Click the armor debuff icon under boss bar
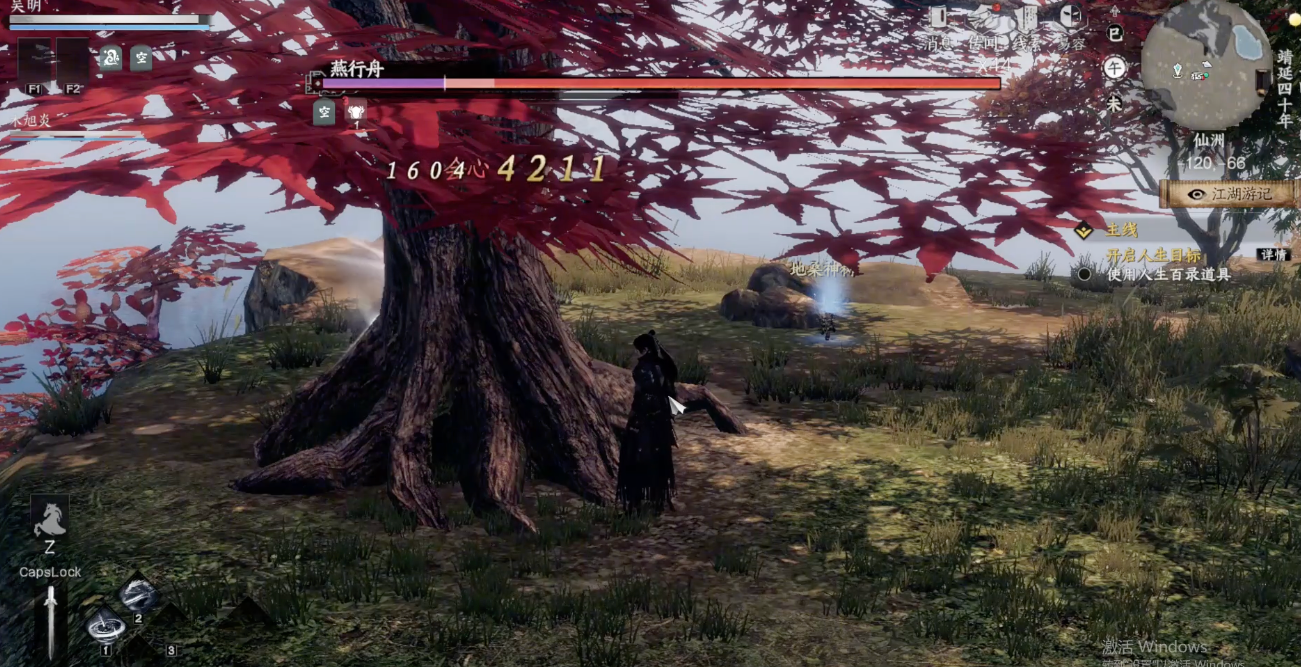The height and width of the screenshot is (668, 1302). coord(355,113)
